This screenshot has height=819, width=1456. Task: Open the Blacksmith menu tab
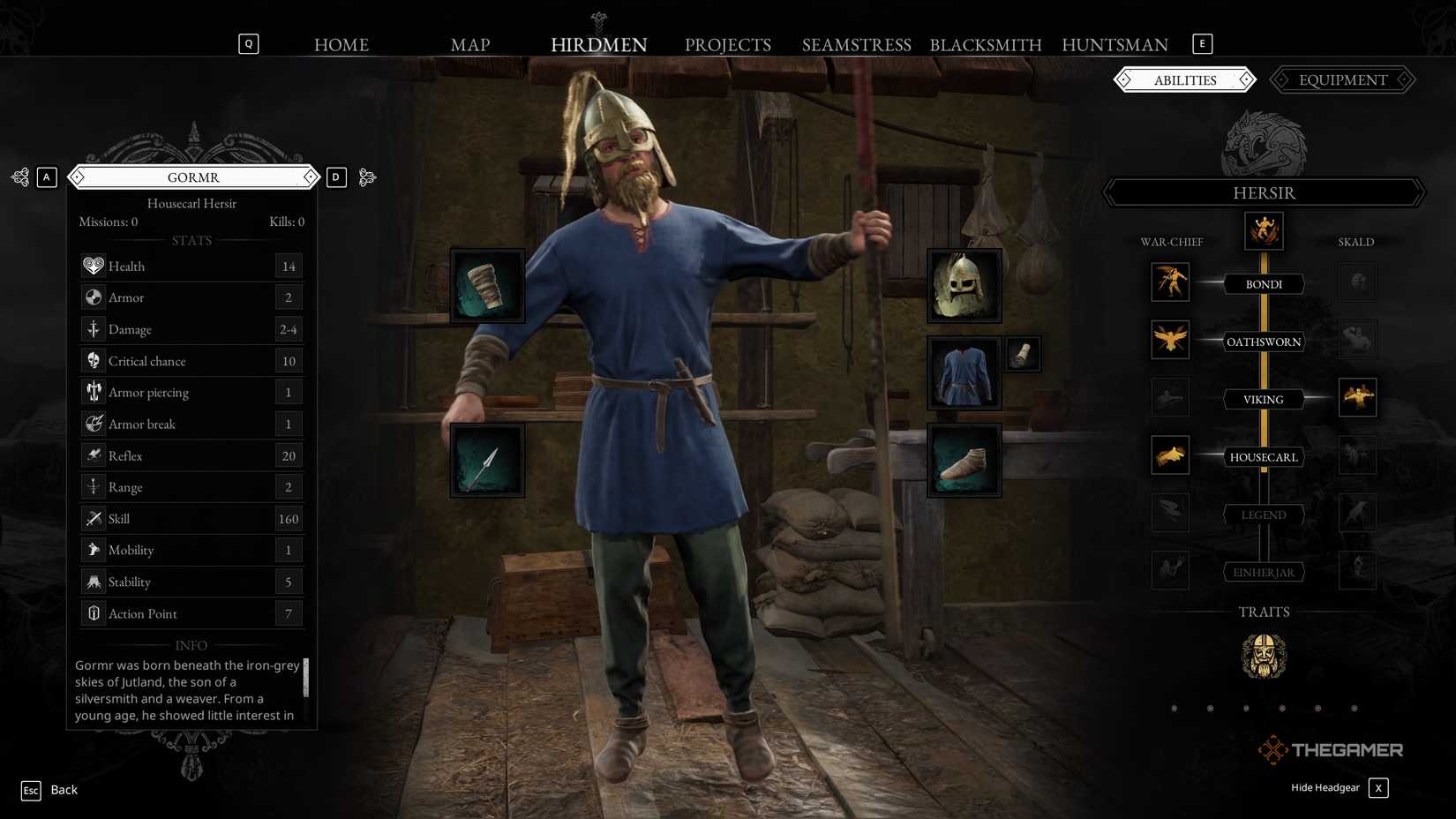986,44
